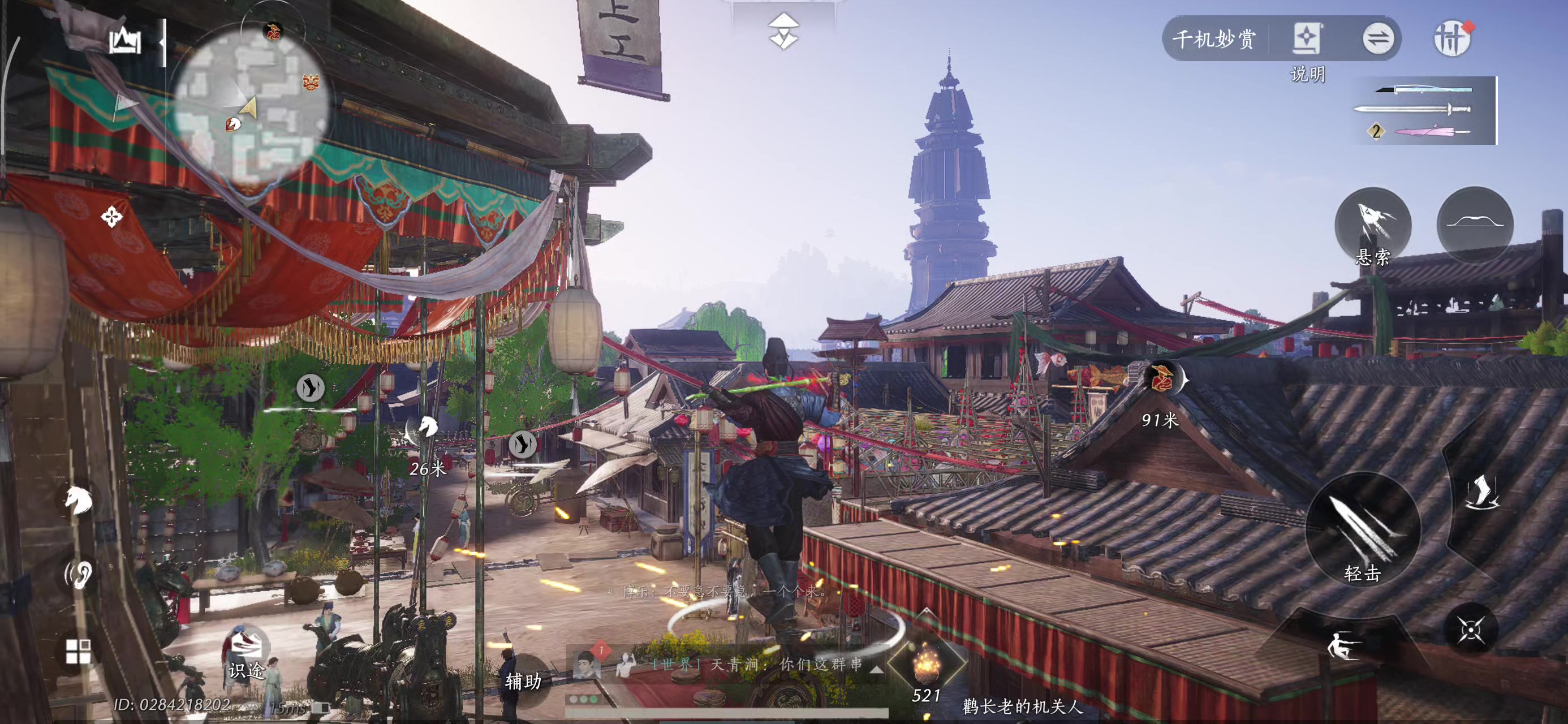Open the 千机妙赏 panel
Viewport: 1568px width, 724px height.
(x=1214, y=40)
